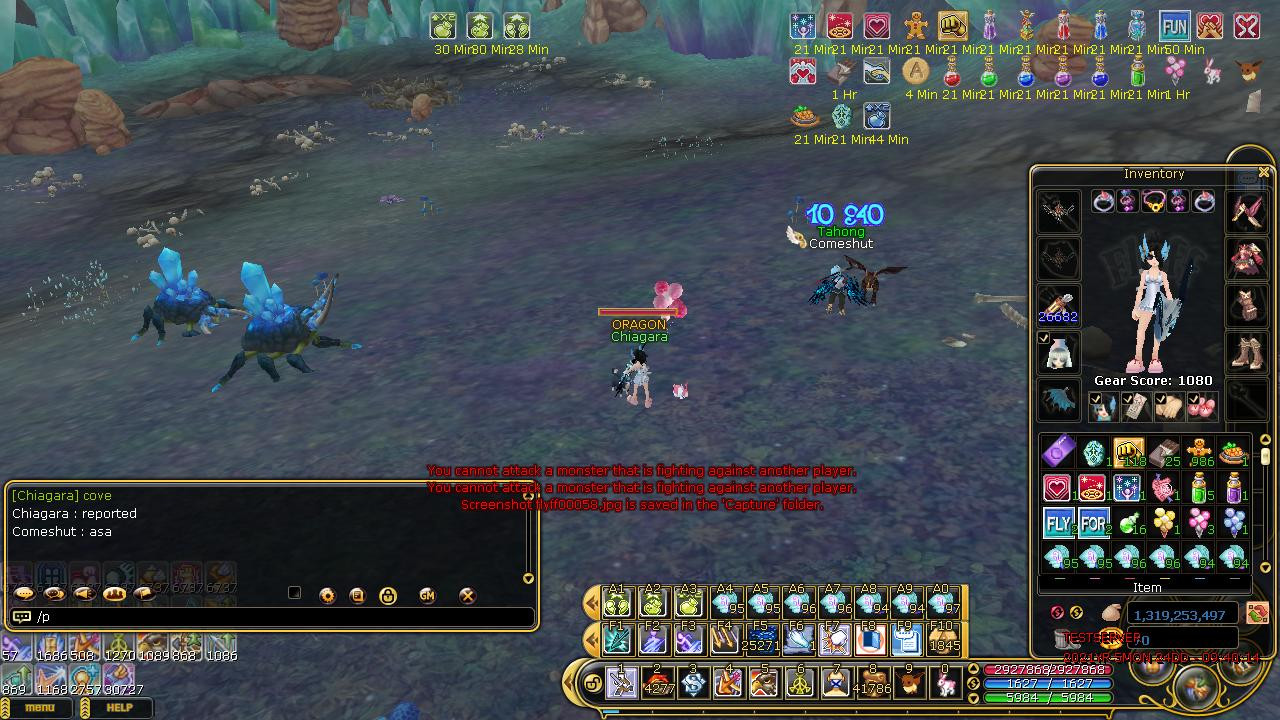Open the HELP button
1280x720 pixels.
coord(119,708)
